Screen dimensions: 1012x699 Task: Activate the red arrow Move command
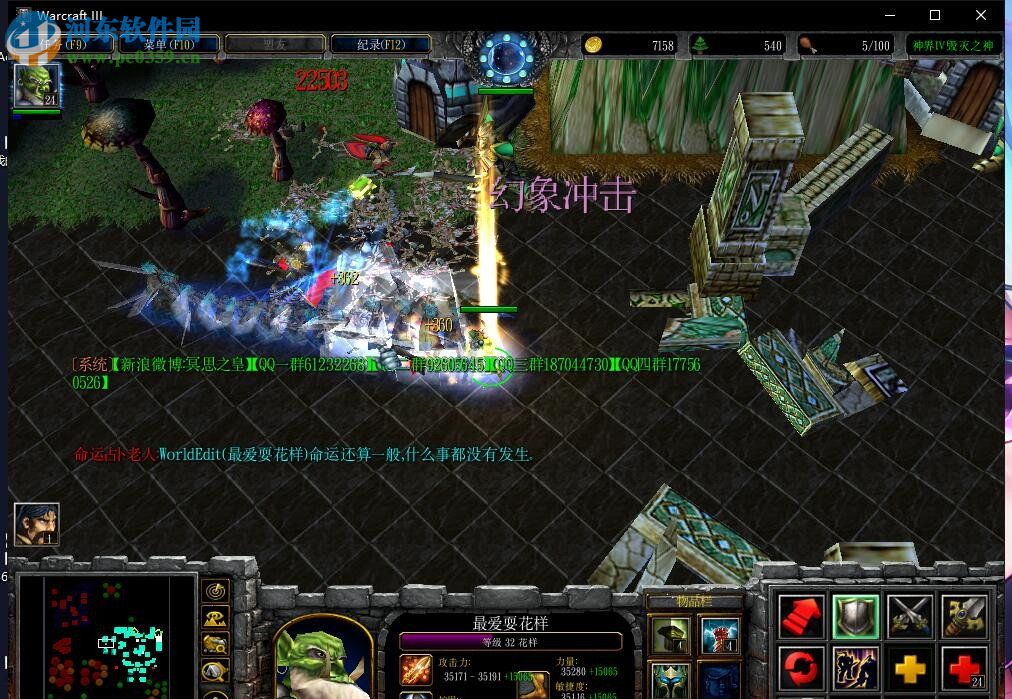tap(802, 616)
